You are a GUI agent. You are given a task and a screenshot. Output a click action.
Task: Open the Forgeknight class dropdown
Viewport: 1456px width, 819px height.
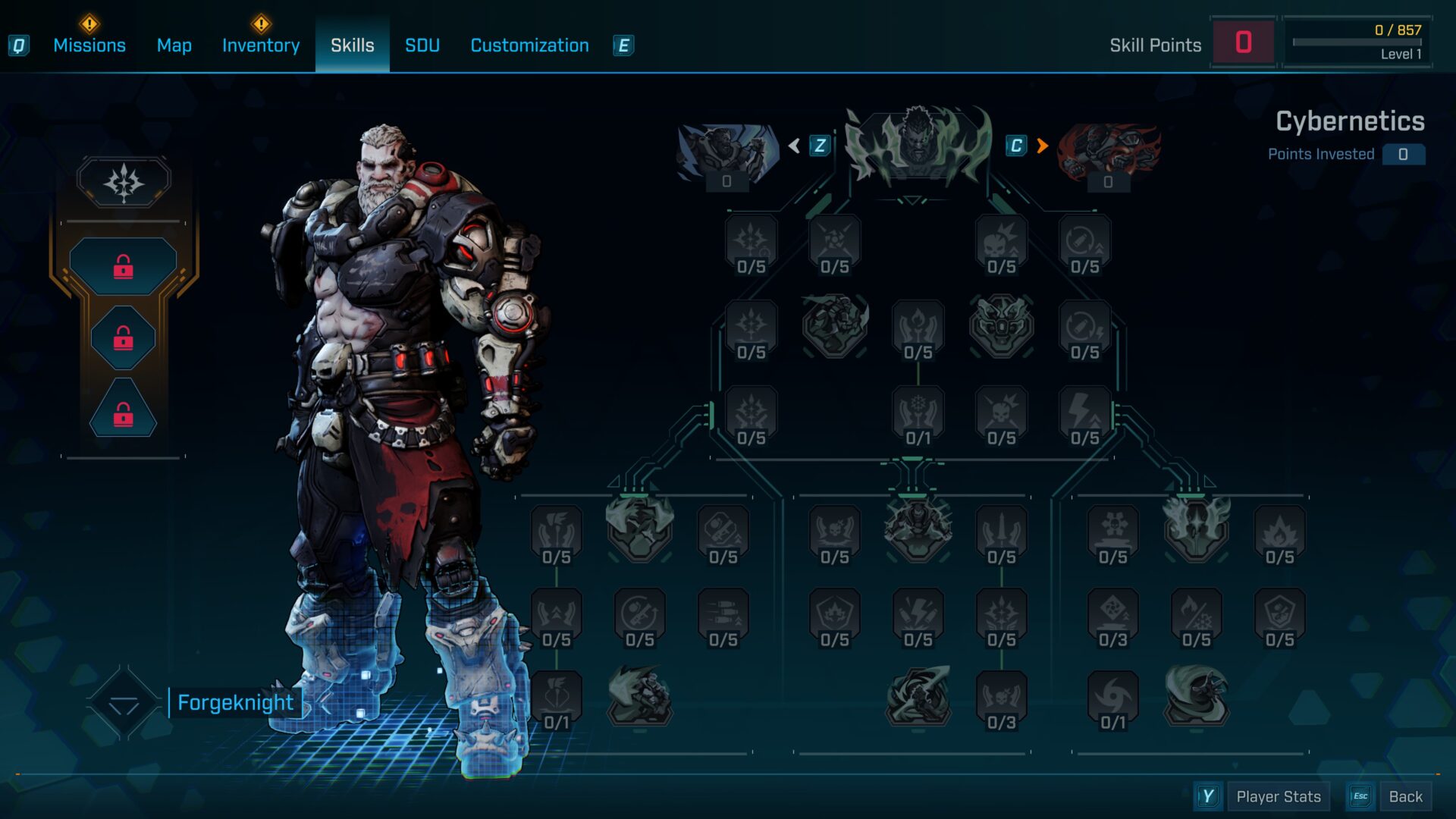pos(124,704)
